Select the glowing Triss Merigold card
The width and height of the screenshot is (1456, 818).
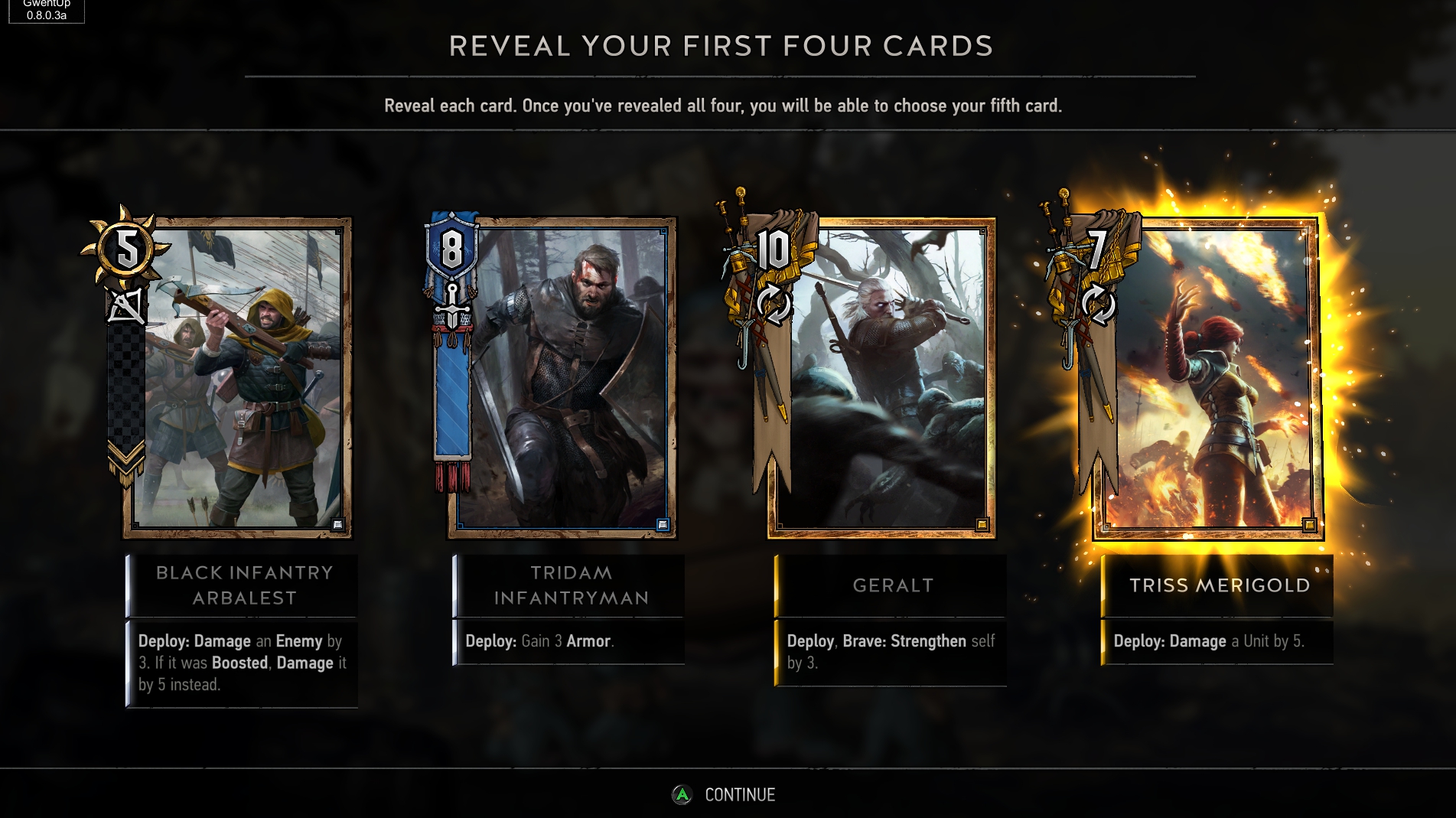(1207, 378)
